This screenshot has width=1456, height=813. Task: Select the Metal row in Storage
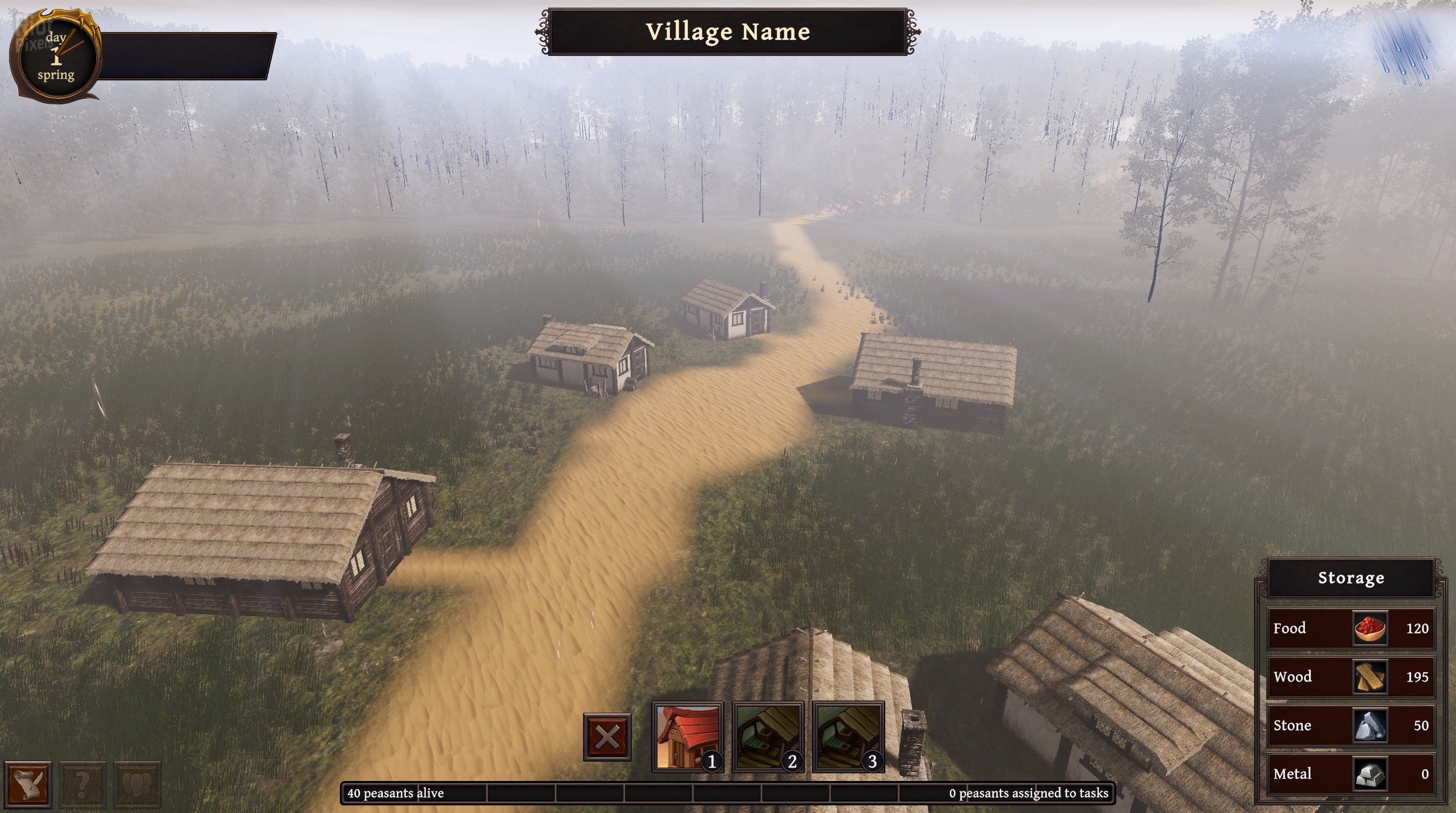pyautogui.click(x=1350, y=774)
